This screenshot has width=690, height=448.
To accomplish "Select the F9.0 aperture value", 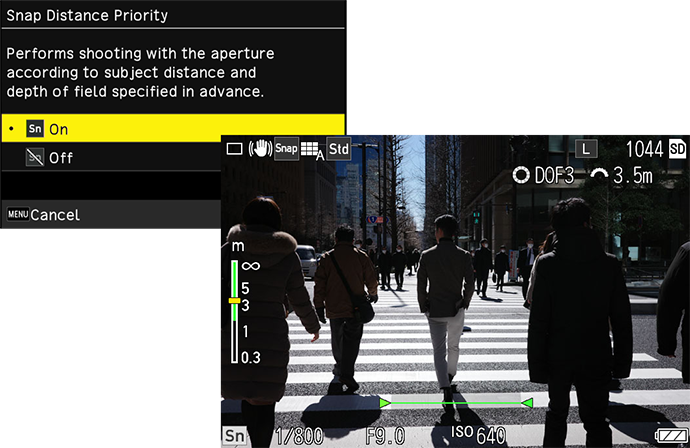I will point(385,436).
